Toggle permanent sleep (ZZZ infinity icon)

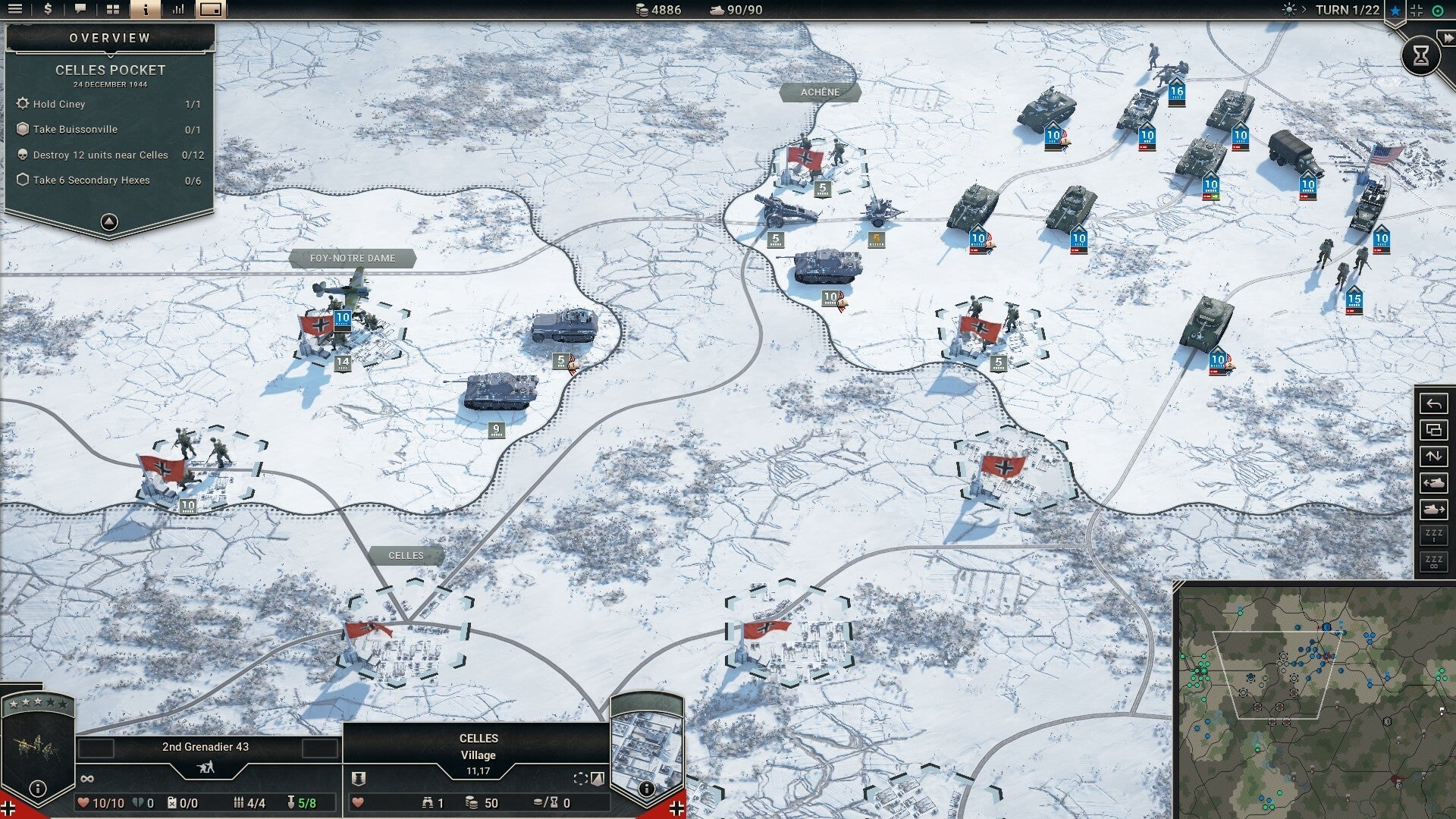(x=1433, y=562)
